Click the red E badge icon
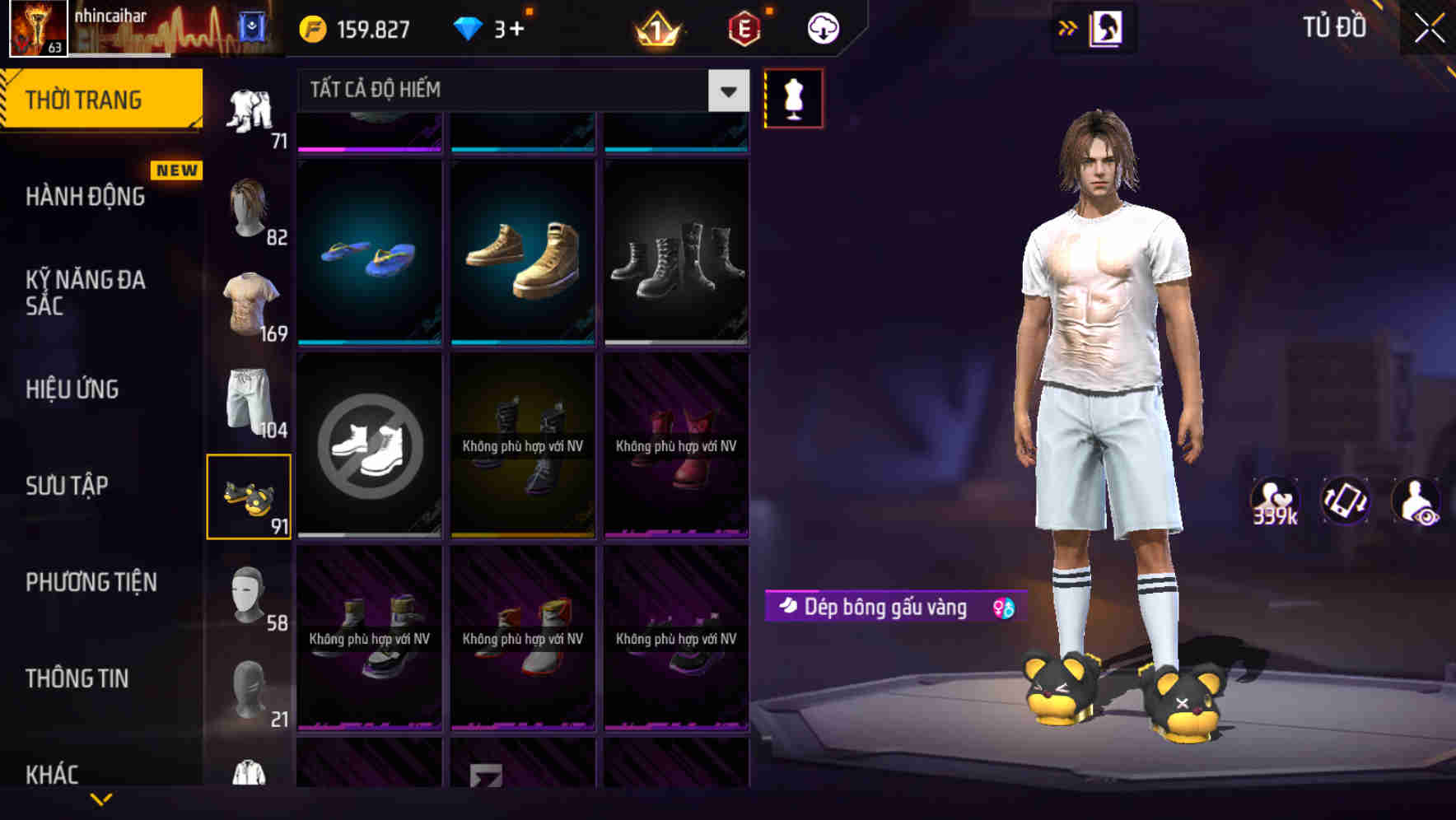 tap(740, 27)
